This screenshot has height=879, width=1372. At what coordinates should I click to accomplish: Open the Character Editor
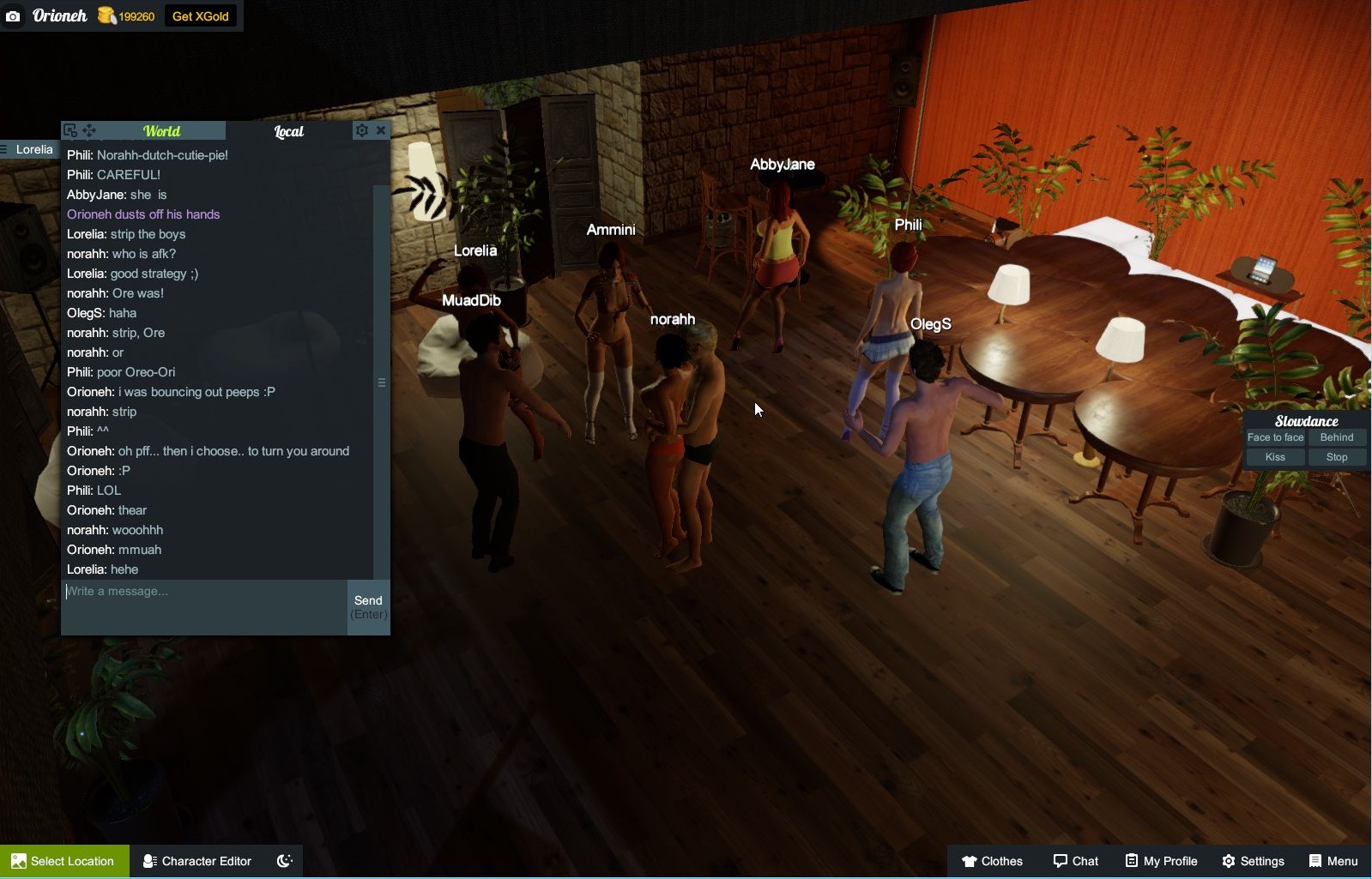tap(196, 861)
